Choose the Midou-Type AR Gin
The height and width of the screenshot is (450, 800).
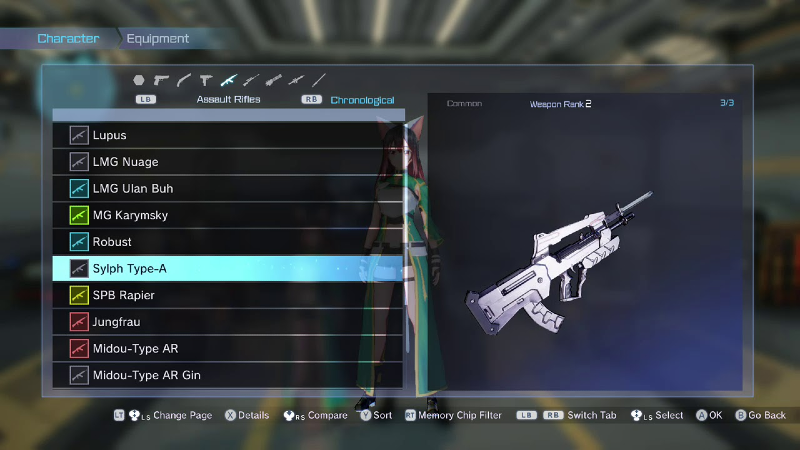[228, 375]
